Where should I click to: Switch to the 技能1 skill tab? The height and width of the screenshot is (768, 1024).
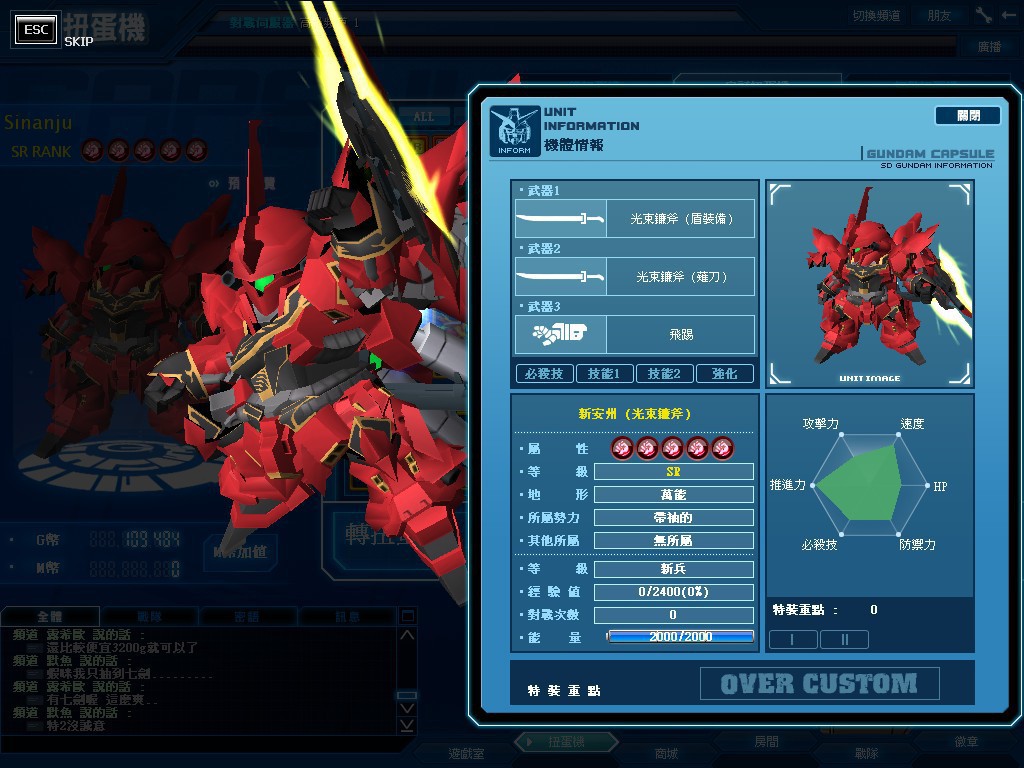604,373
